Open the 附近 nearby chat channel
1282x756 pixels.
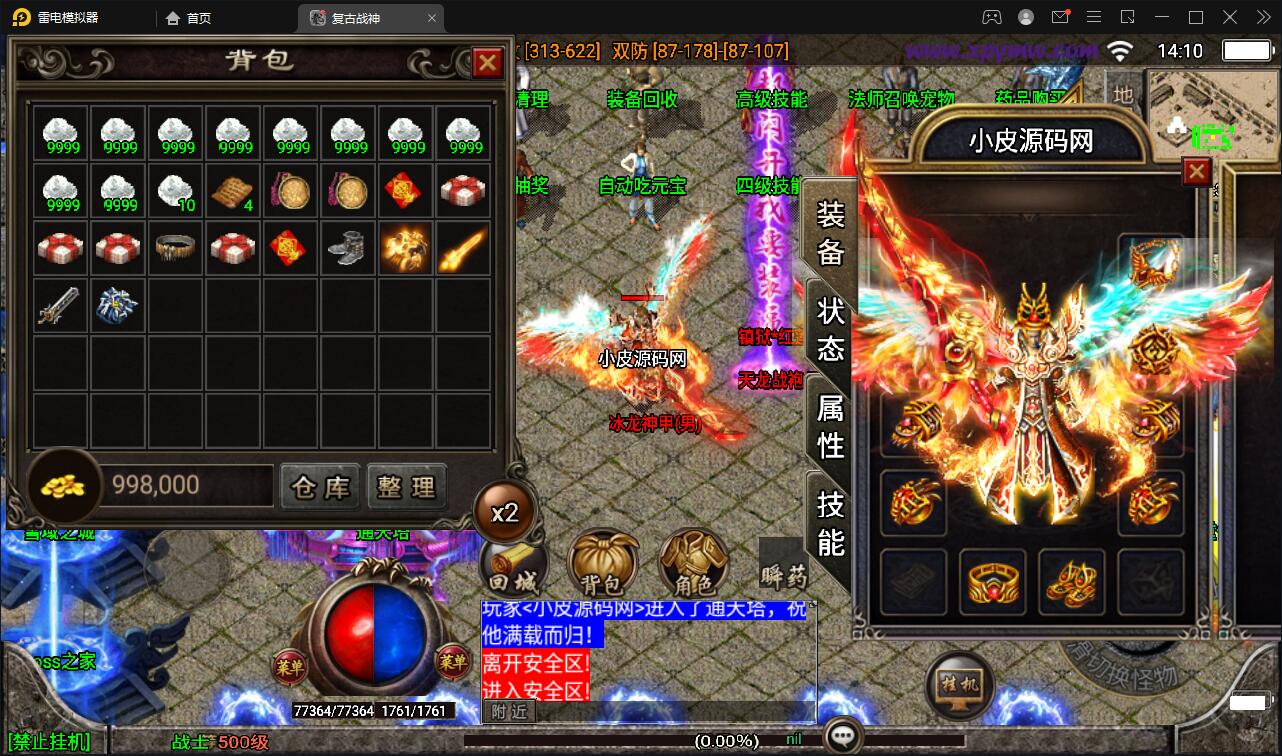(510, 711)
